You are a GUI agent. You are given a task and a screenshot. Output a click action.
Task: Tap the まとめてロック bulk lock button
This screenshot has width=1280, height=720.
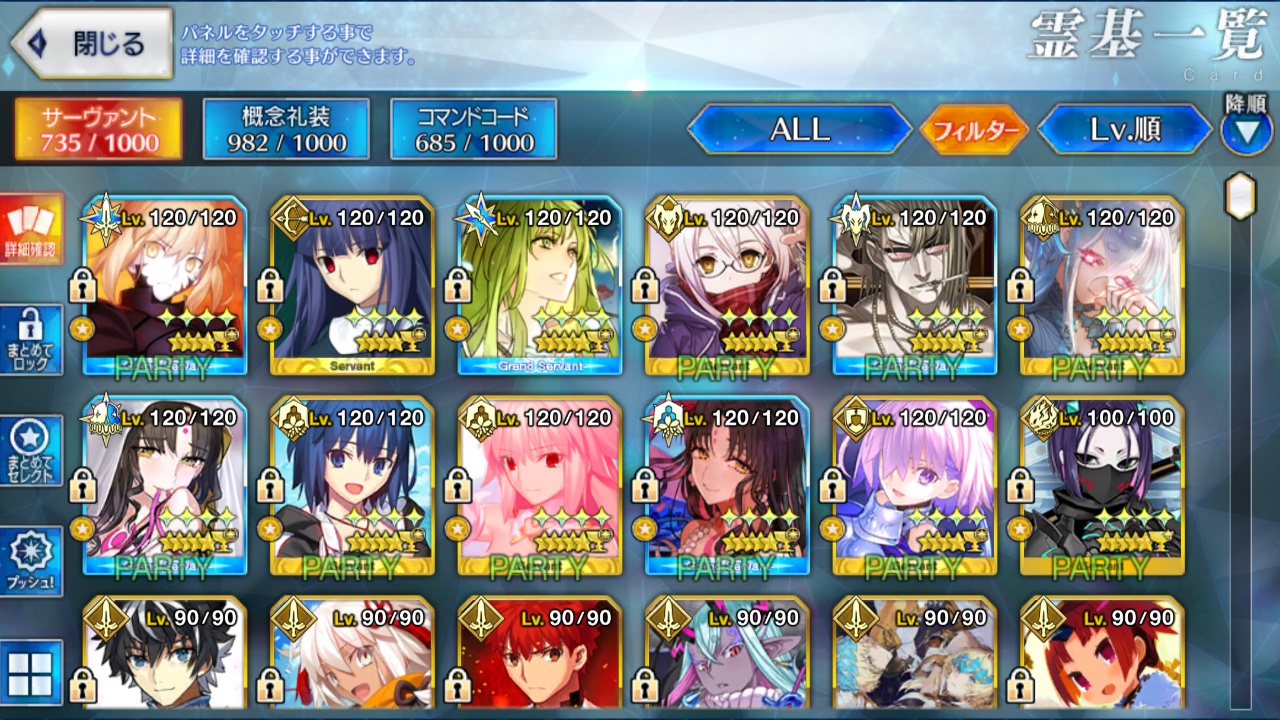pyautogui.click(x=31, y=340)
